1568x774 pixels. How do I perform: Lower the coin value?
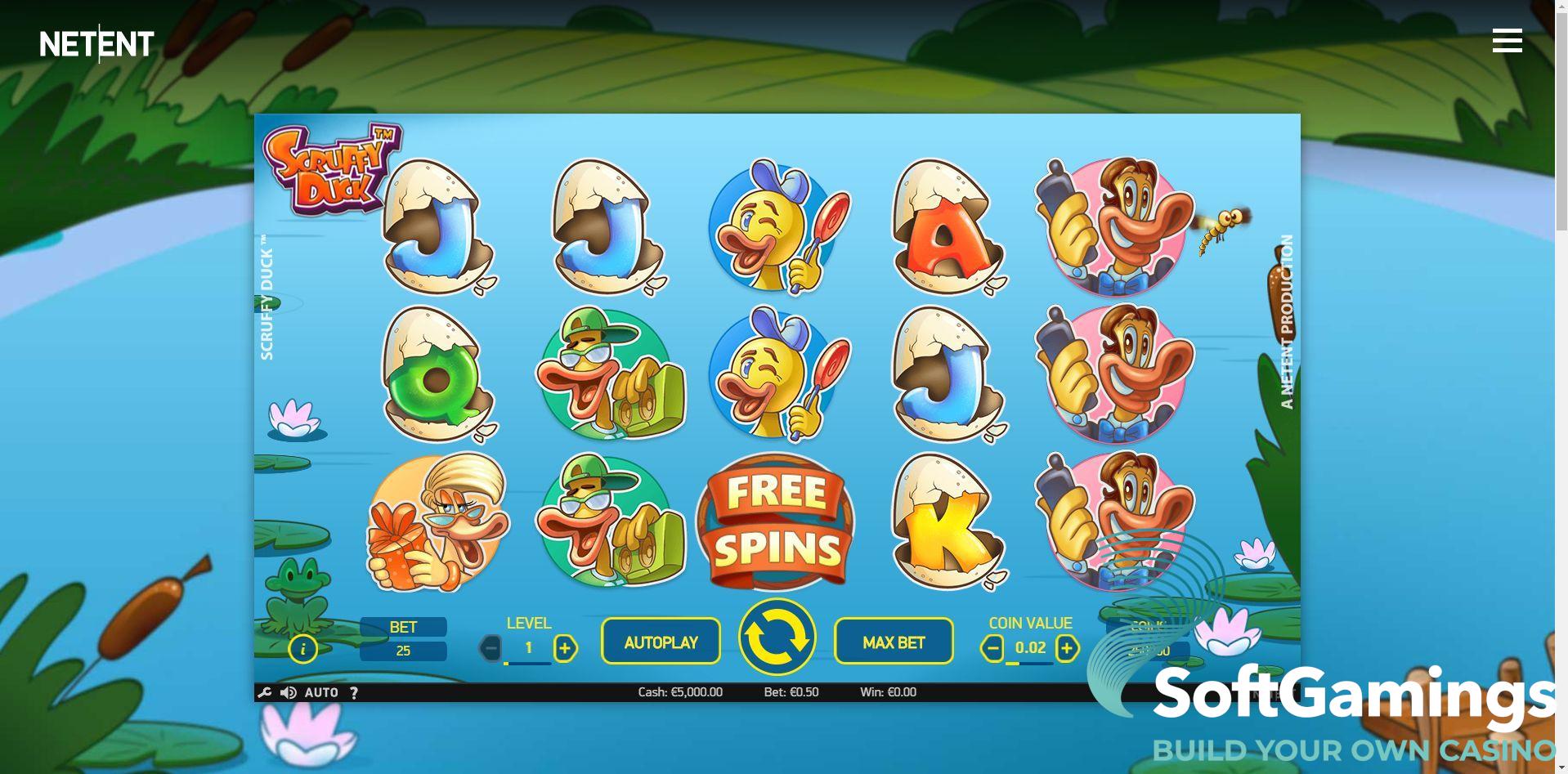pyautogui.click(x=992, y=649)
